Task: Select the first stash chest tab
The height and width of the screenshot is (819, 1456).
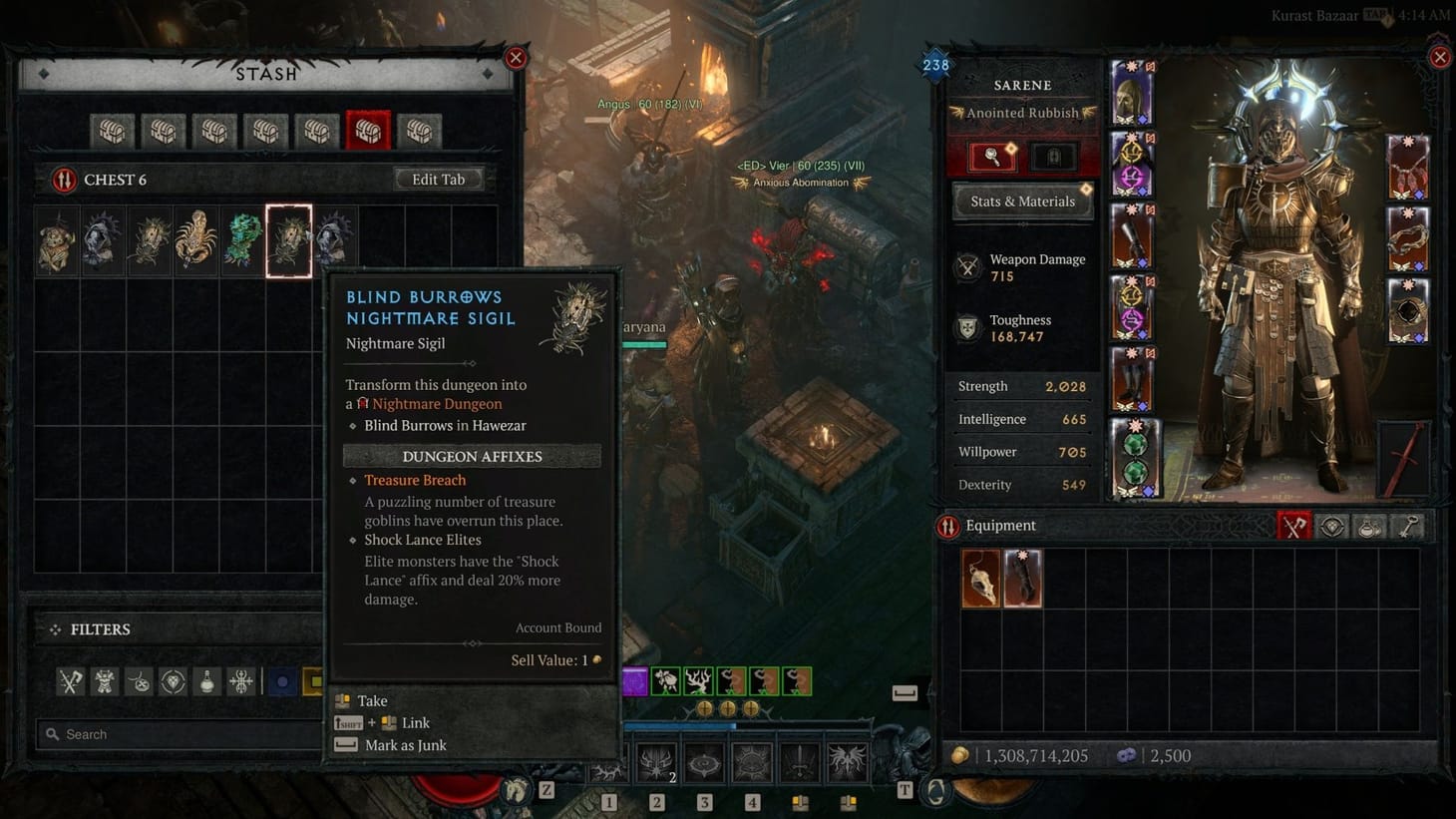Action: [x=112, y=131]
